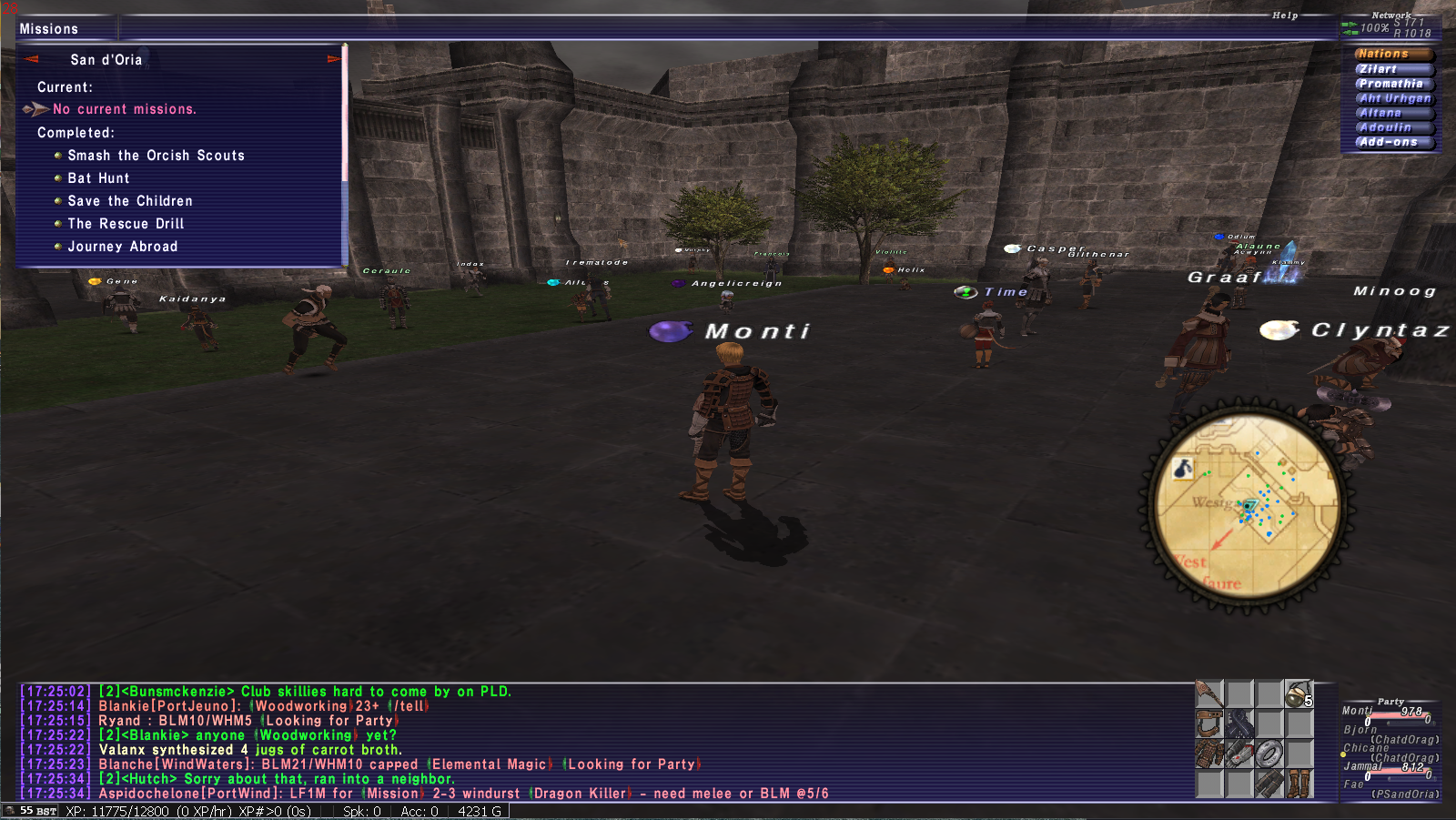Click the silver ring item in inventory
The height and width of the screenshot is (820, 1456).
[x=1269, y=754]
